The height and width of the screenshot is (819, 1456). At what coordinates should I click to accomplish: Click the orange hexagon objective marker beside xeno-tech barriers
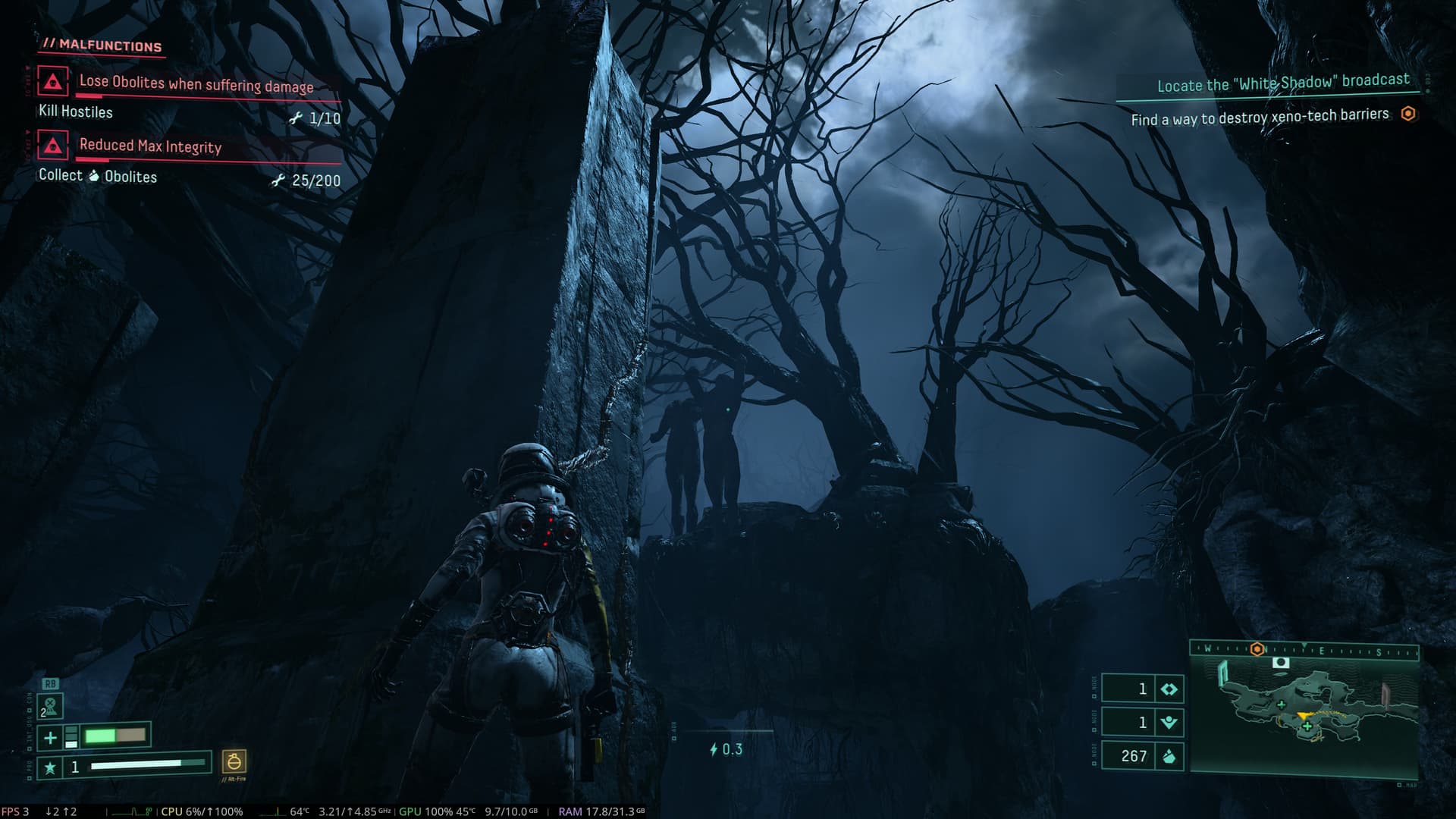[1408, 114]
